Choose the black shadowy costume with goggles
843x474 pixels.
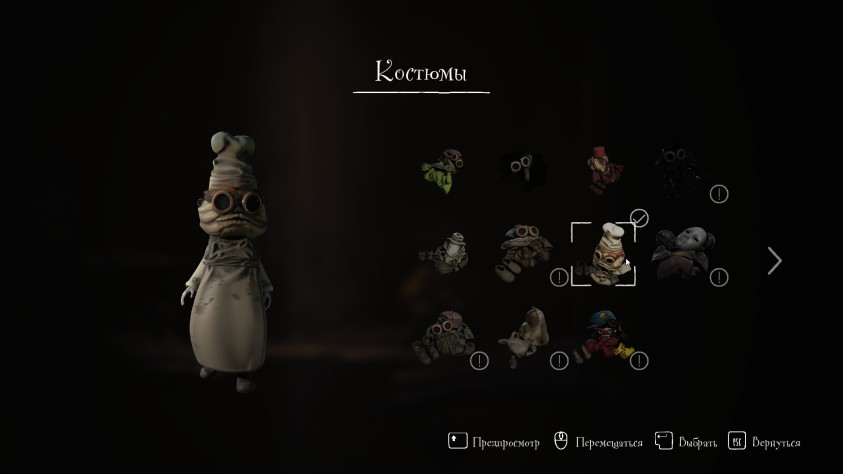pos(523,170)
